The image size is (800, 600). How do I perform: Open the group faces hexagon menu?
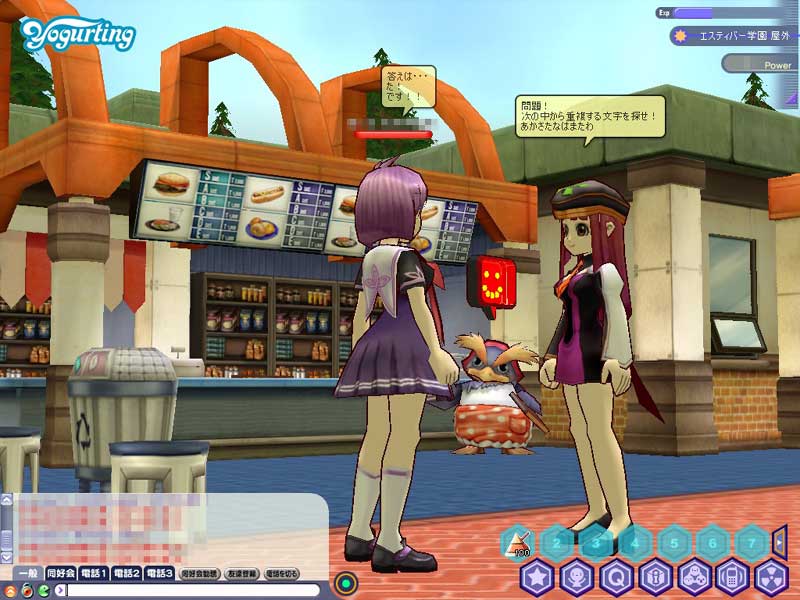tap(694, 578)
